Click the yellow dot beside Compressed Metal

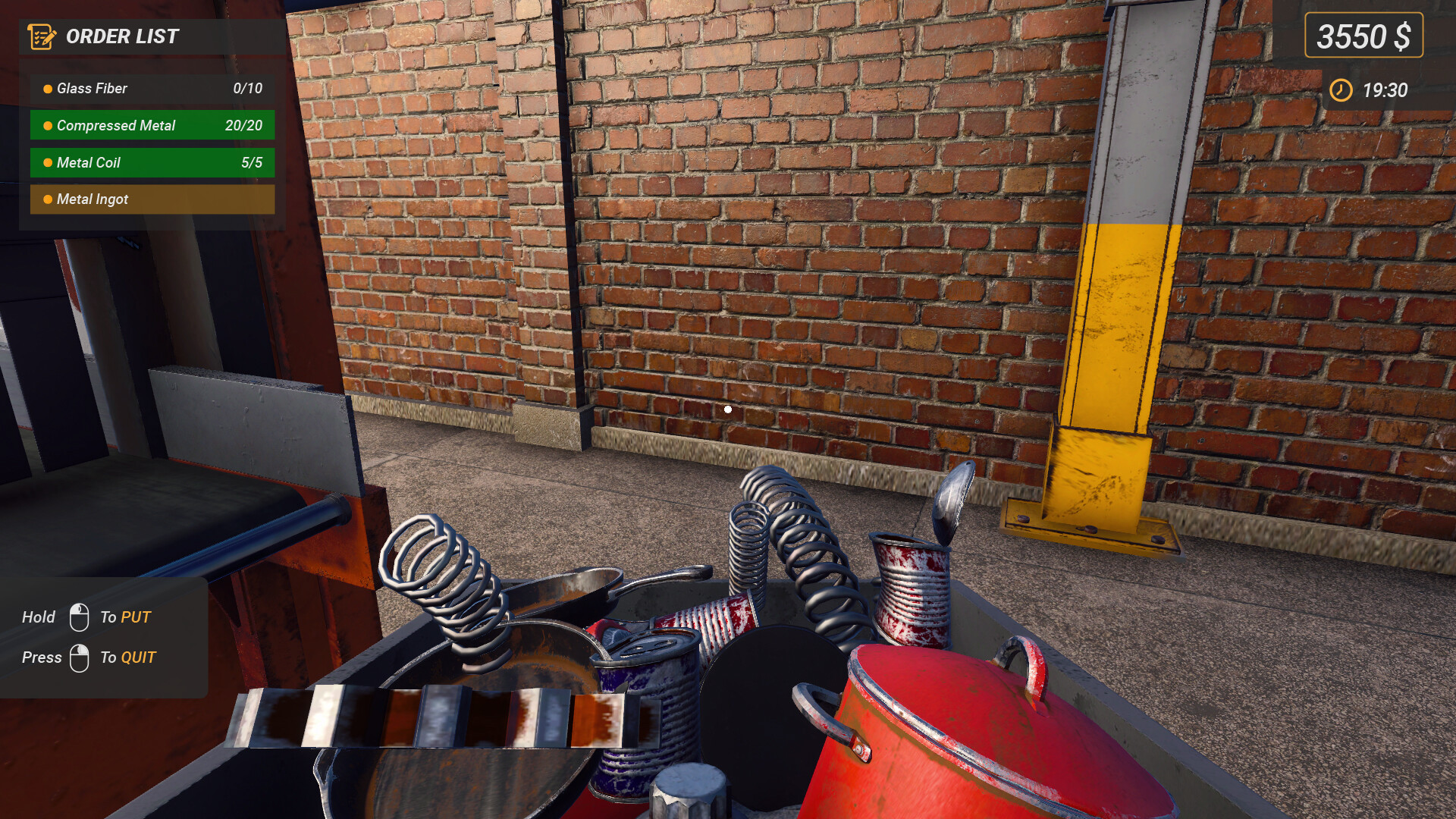47,125
